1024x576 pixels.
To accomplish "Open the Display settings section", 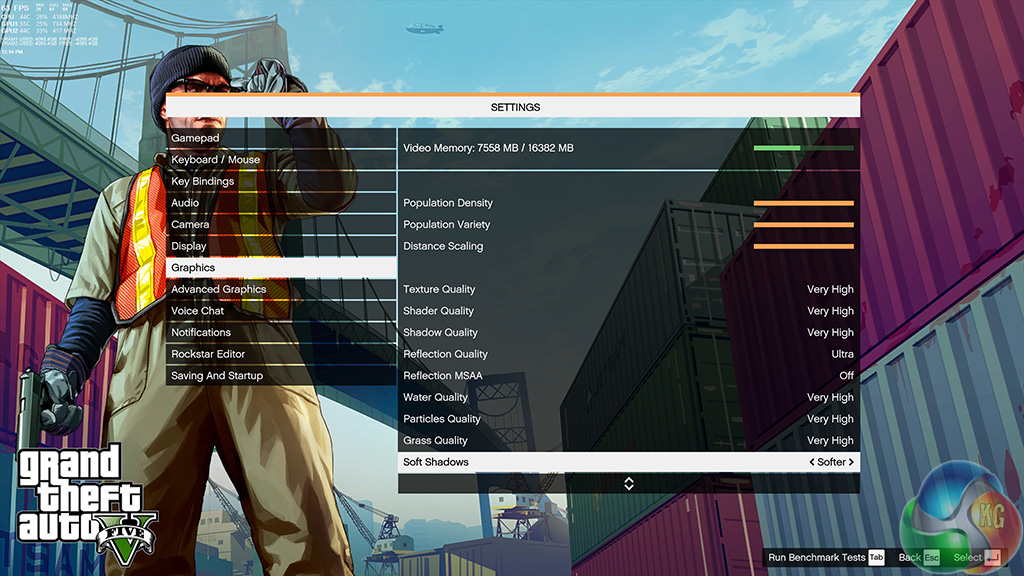I will [280, 246].
